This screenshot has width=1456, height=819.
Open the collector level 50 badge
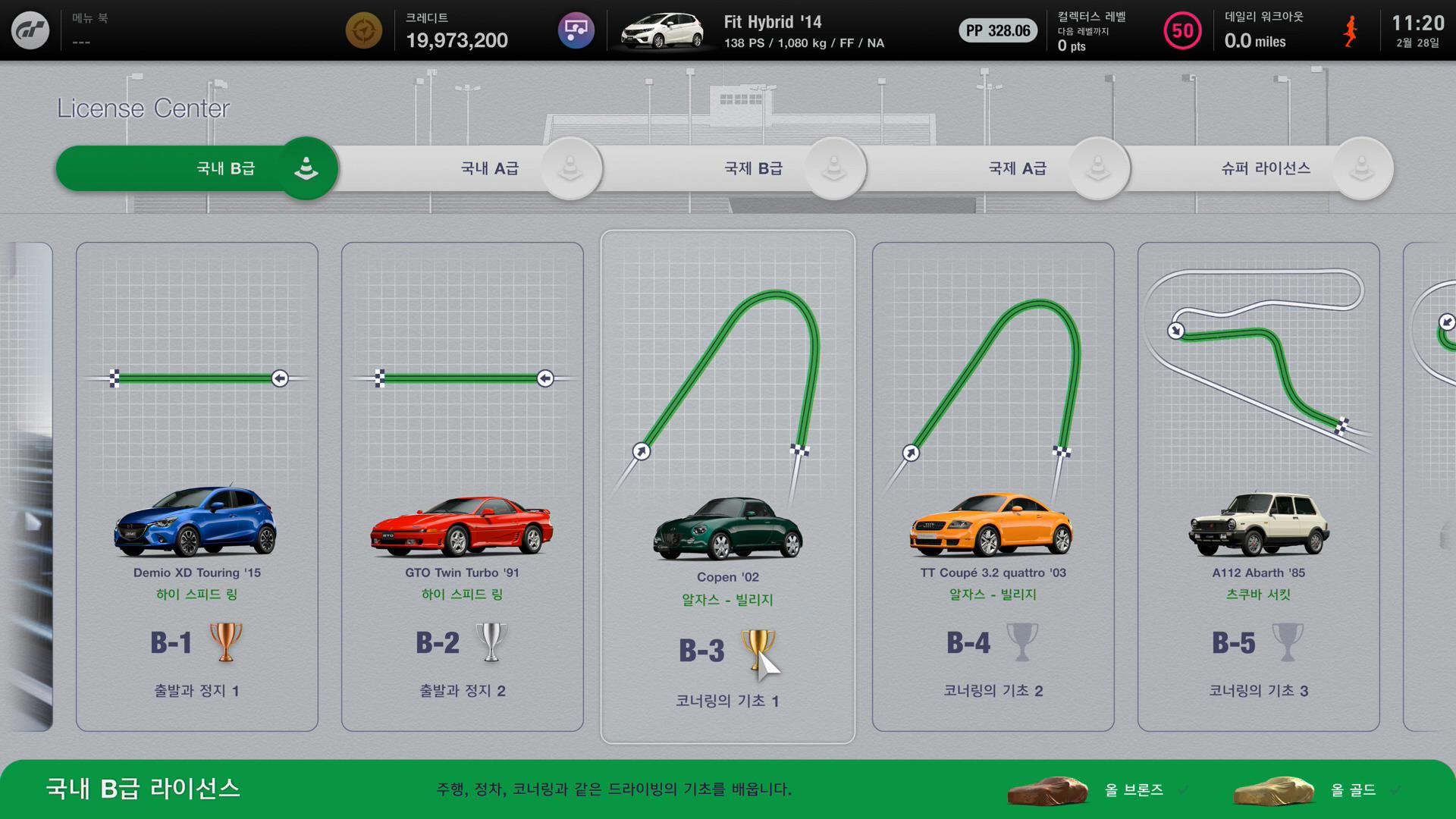1182,31
